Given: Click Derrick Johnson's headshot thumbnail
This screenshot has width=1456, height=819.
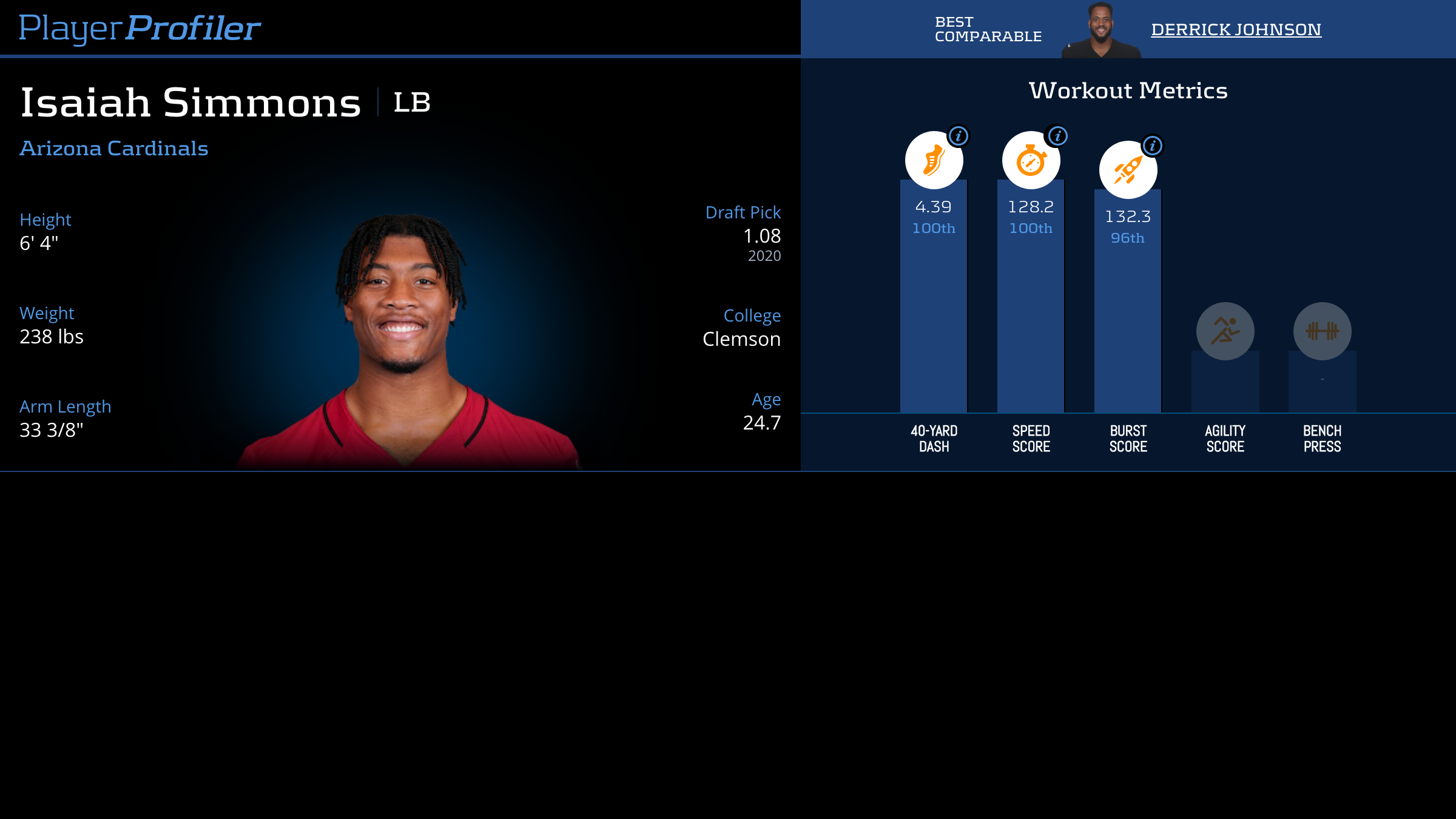Looking at the screenshot, I should click(x=1100, y=30).
